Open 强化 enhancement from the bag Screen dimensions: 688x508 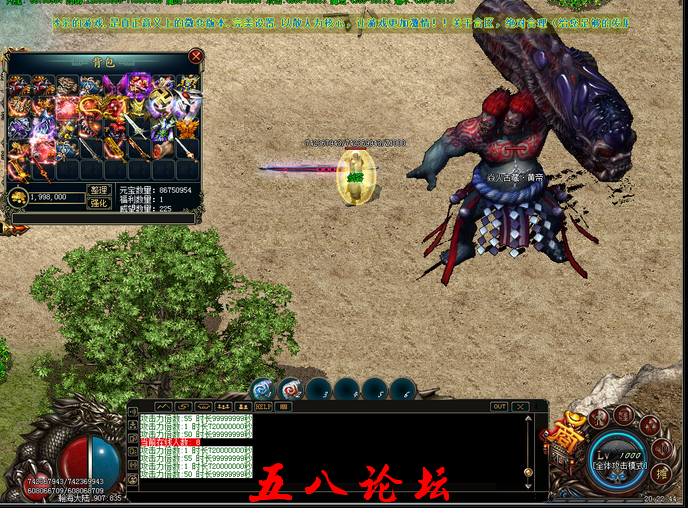[x=98, y=203]
